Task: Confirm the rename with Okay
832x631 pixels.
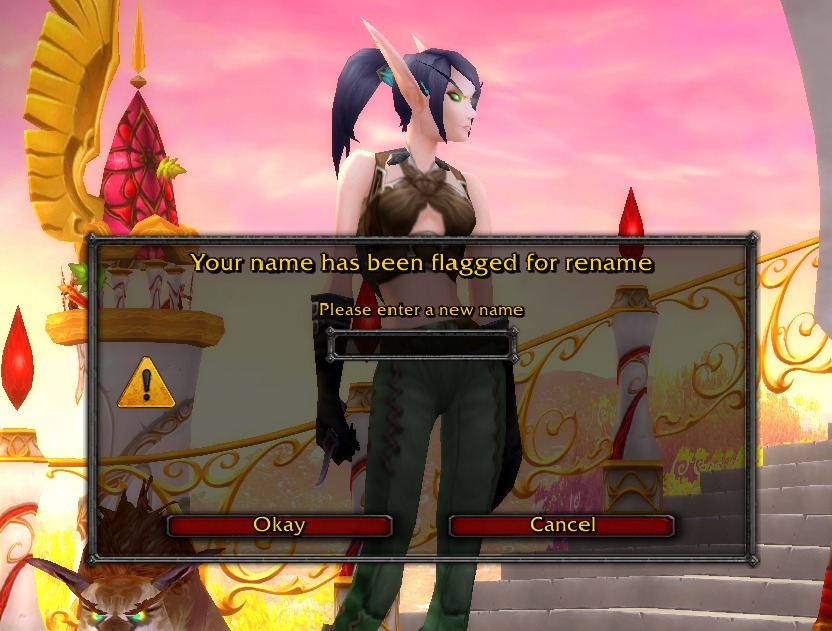Action: [x=279, y=525]
